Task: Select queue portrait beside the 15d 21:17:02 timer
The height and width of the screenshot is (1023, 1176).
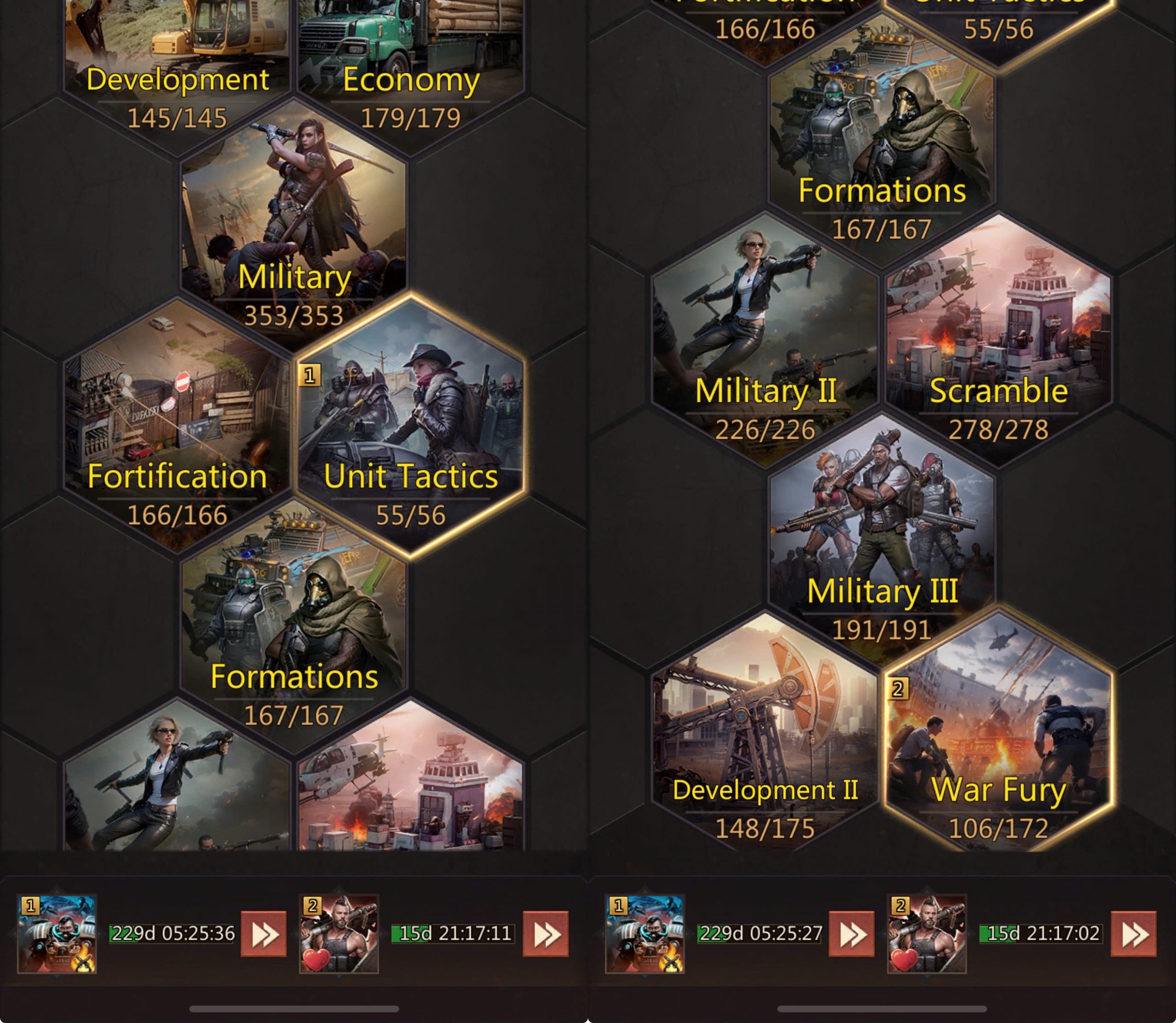Action: (927, 934)
